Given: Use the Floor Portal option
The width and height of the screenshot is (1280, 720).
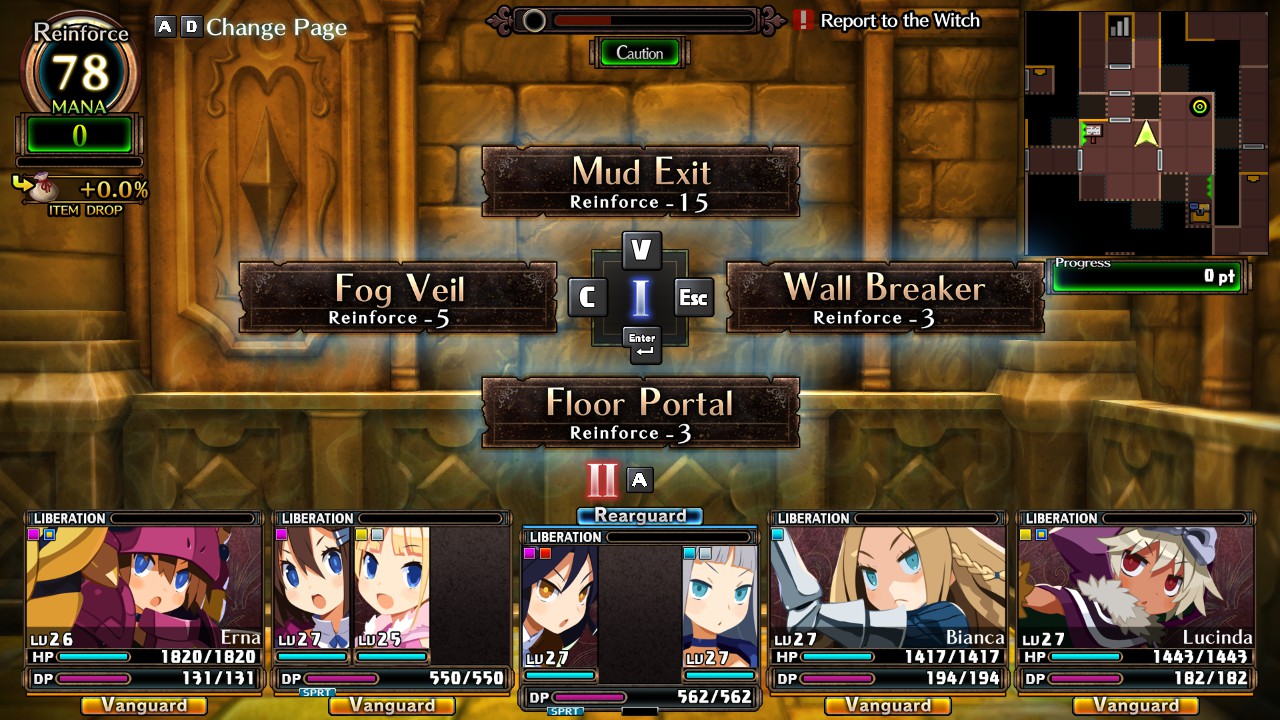Looking at the screenshot, I should point(640,413).
